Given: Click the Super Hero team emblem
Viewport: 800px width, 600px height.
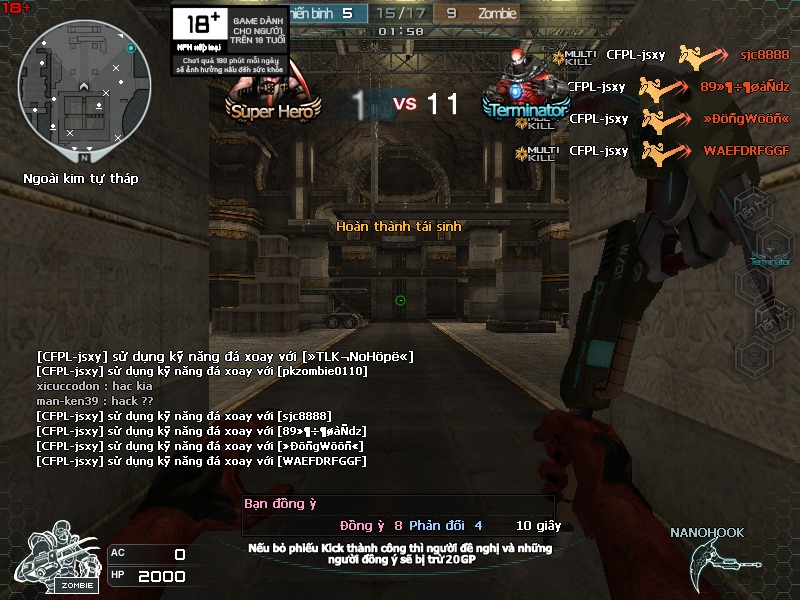Looking at the screenshot, I should tap(273, 98).
